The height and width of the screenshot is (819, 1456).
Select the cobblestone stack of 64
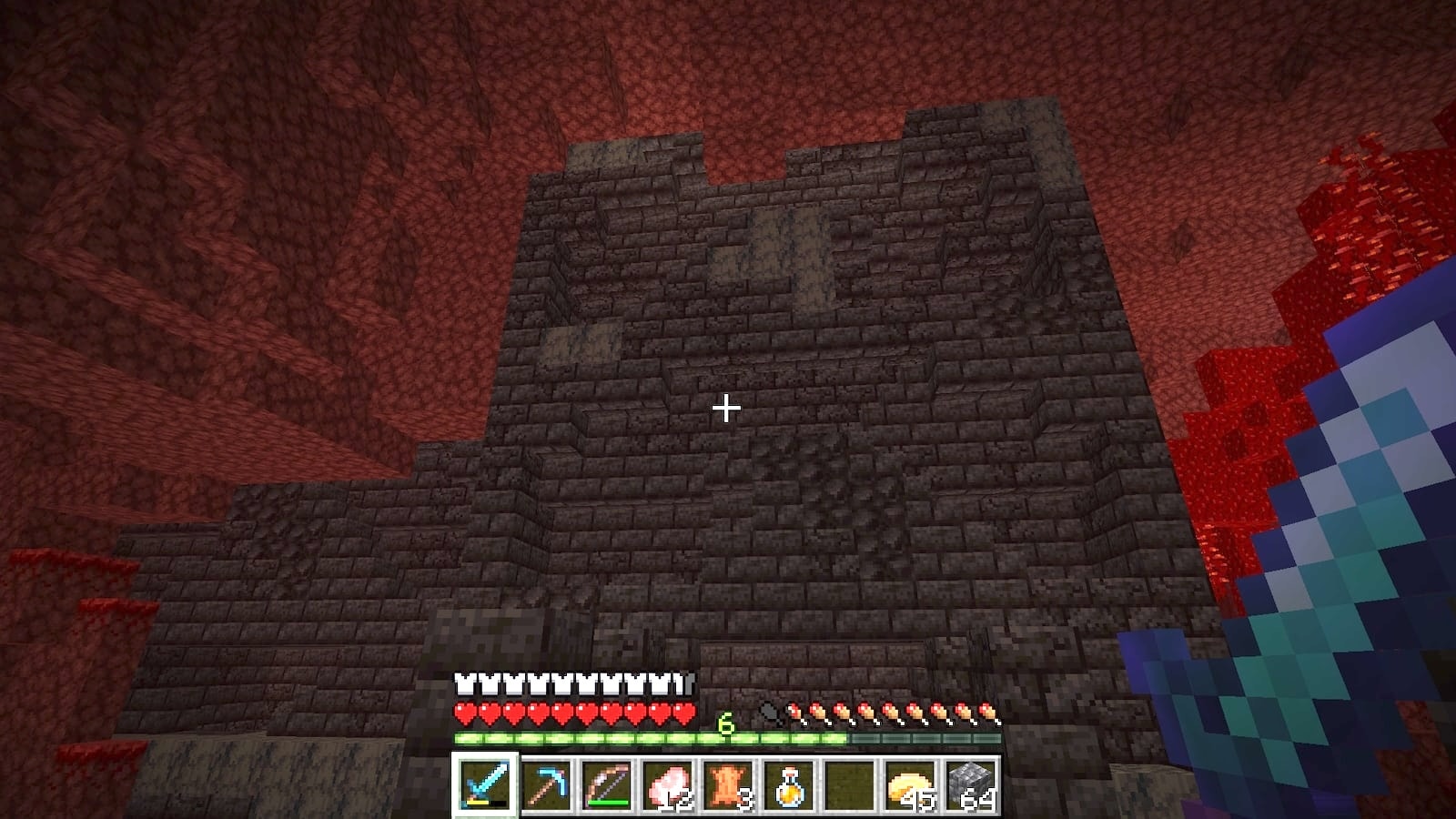pos(971,784)
